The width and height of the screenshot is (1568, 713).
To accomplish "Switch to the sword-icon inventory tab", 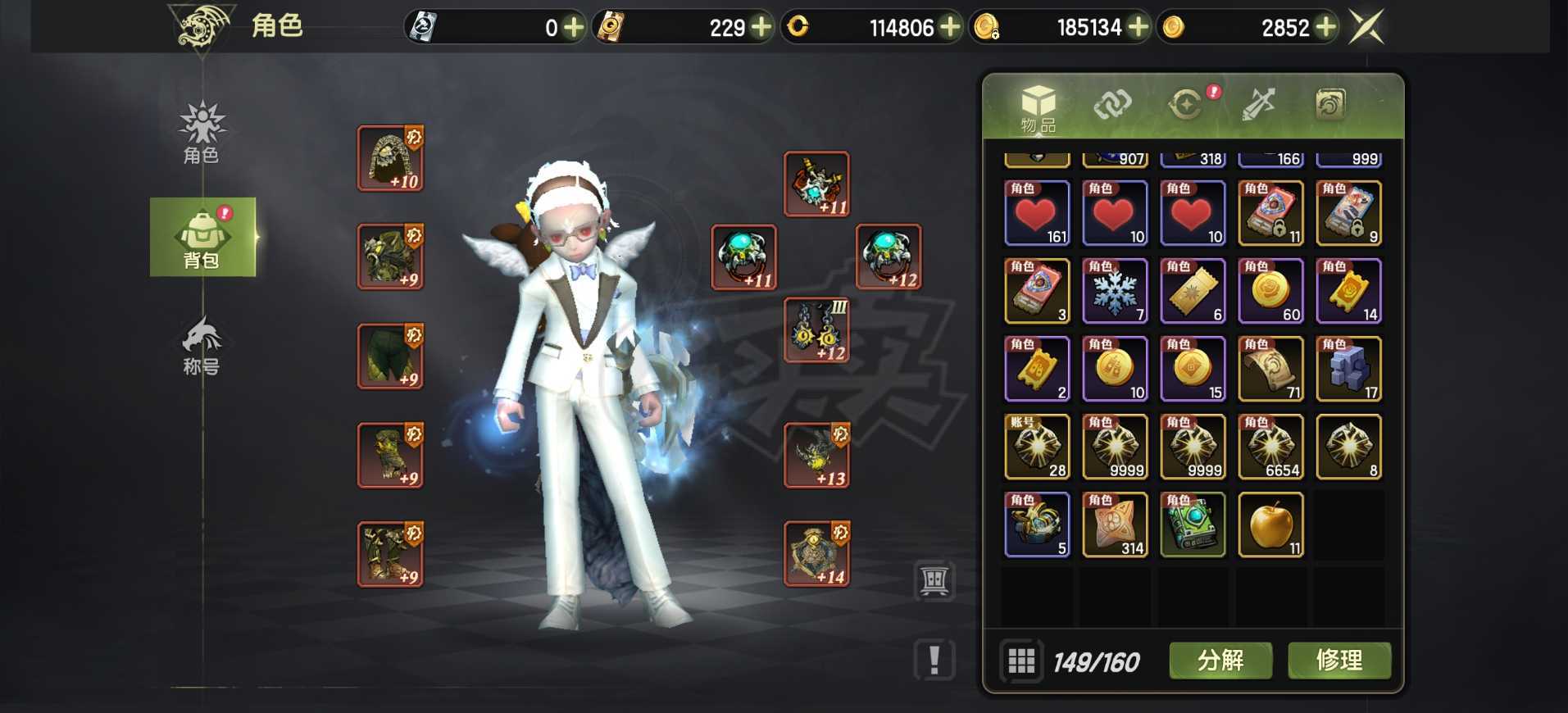I will [x=1257, y=105].
